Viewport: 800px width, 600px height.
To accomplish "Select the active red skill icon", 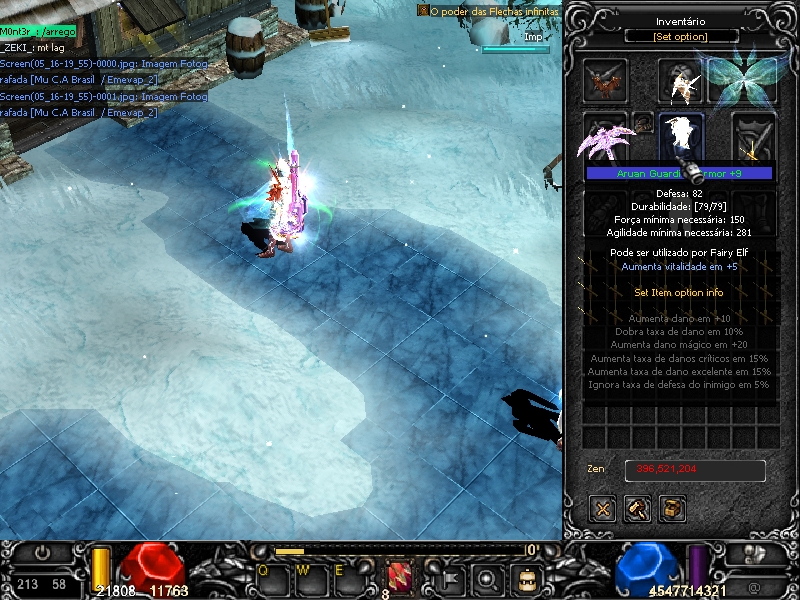I will [x=400, y=575].
